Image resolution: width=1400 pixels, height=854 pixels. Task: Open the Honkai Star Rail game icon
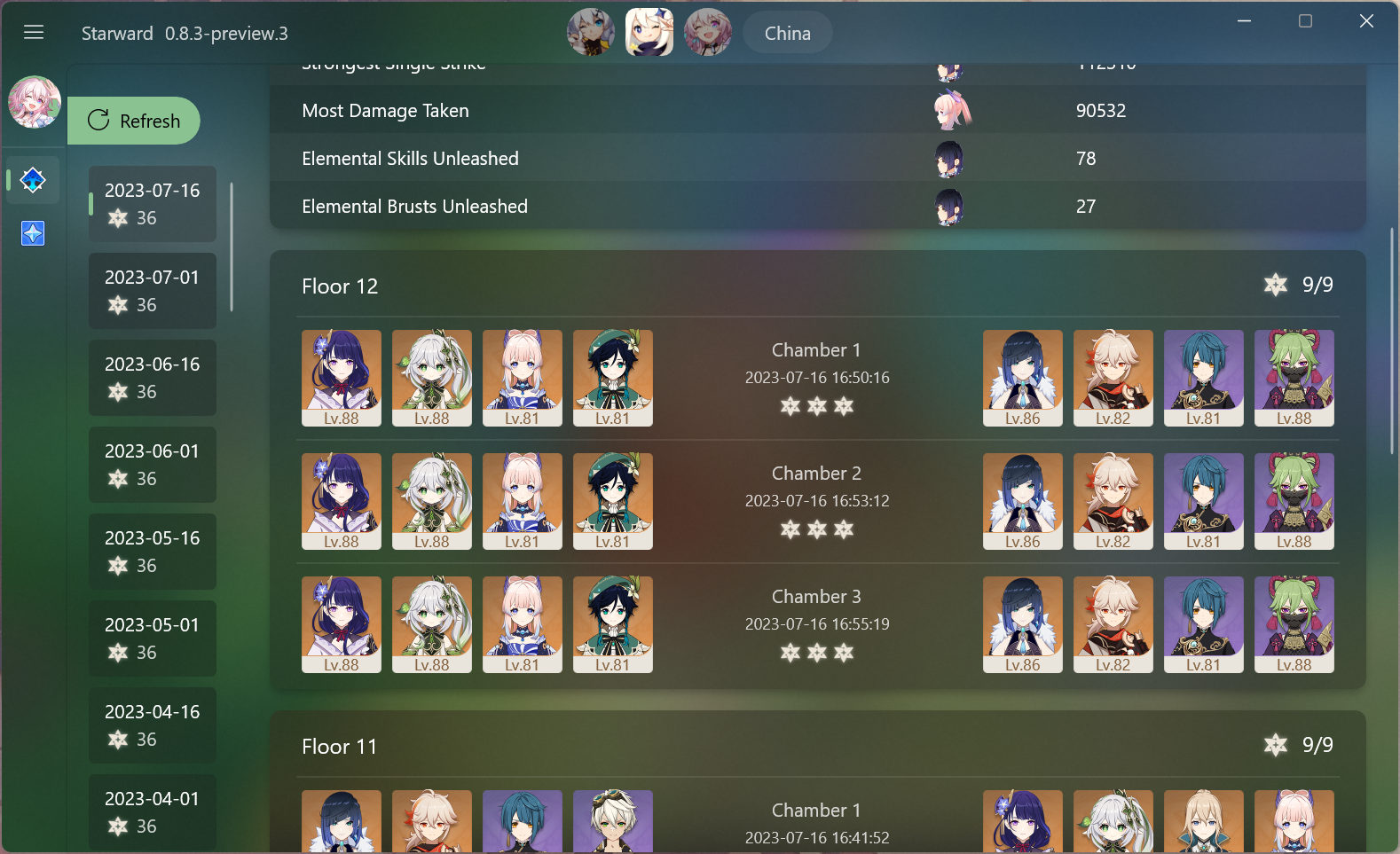click(x=708, y=33)
